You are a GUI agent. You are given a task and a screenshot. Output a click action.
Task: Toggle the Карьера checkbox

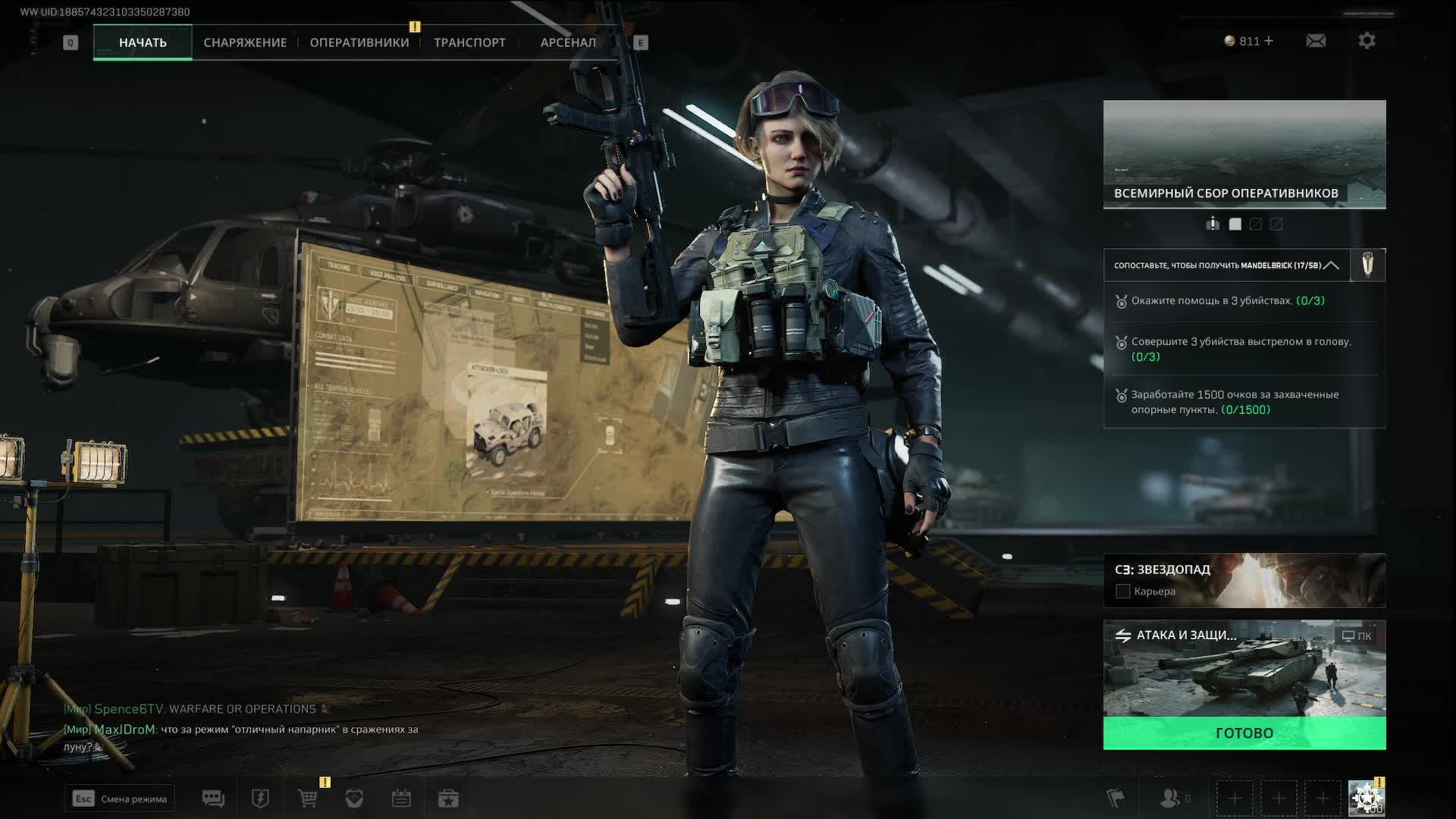[1123, 591]
